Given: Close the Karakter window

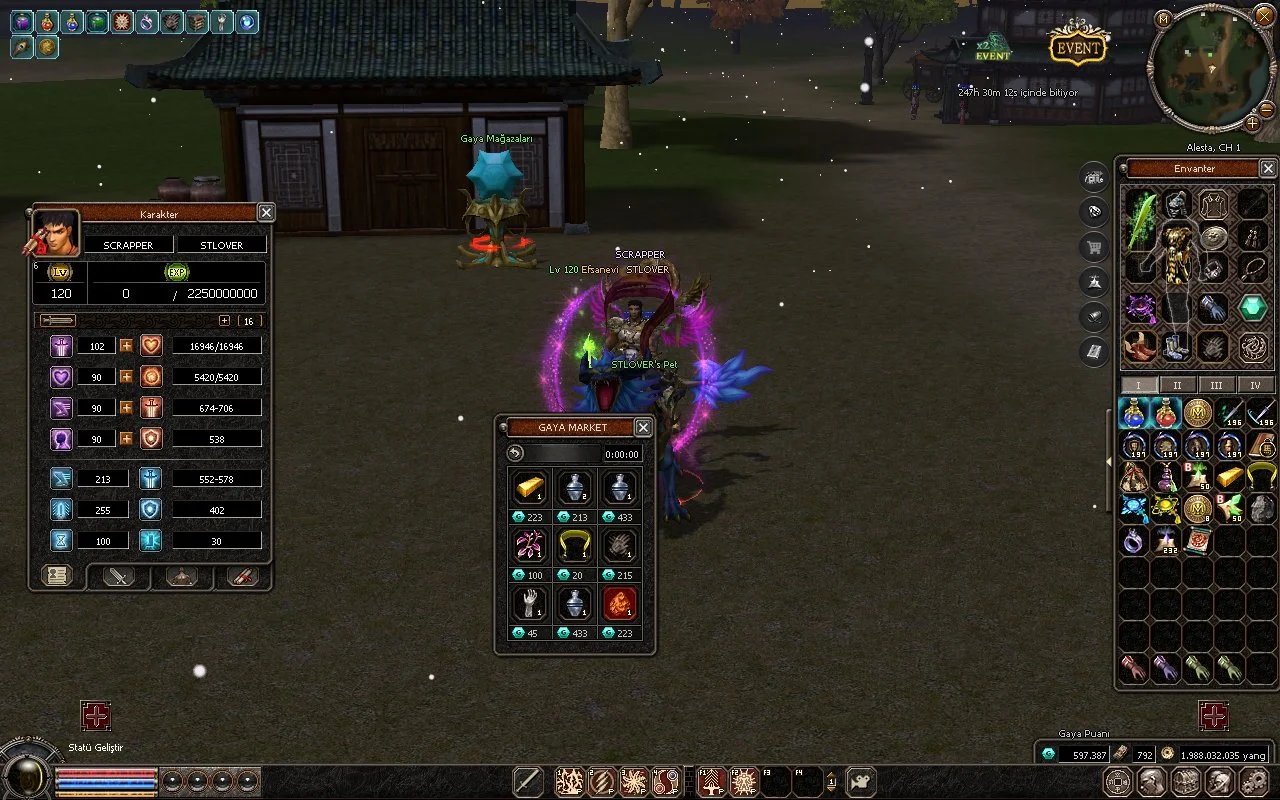Looking at the screenshot, I should pos(266,212).
